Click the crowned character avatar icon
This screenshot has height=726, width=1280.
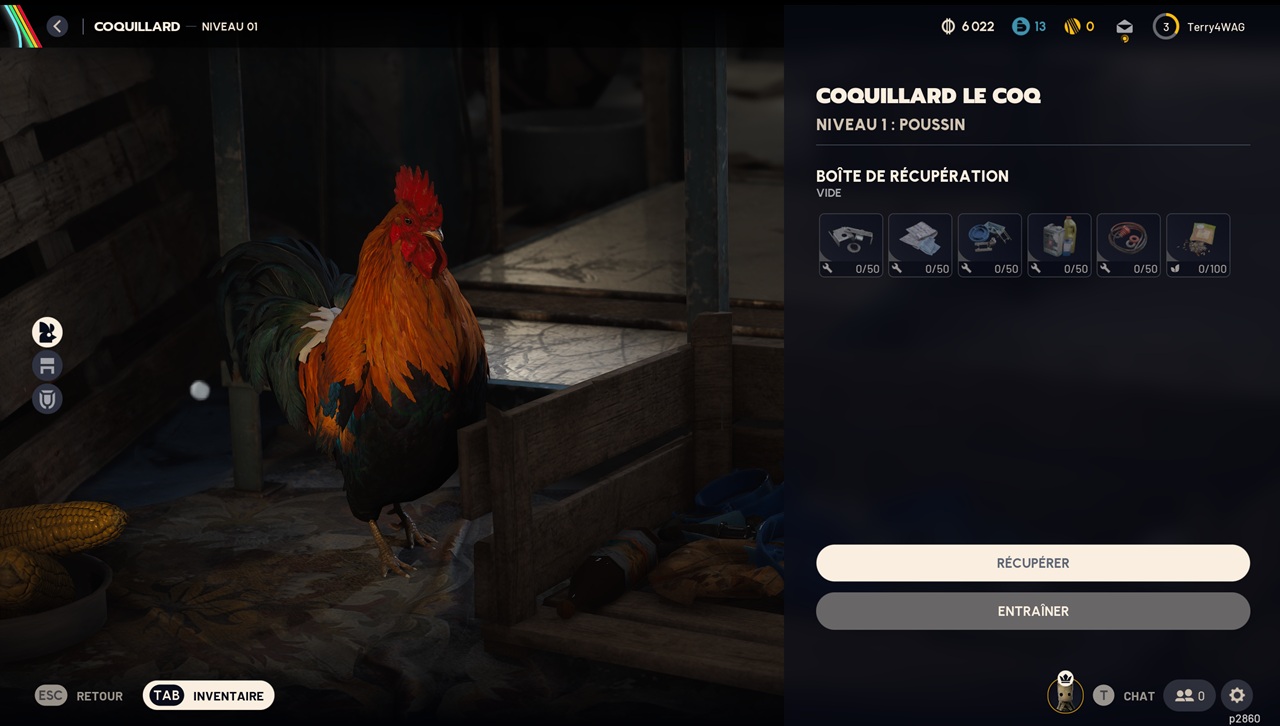(x=1065, y=694)
